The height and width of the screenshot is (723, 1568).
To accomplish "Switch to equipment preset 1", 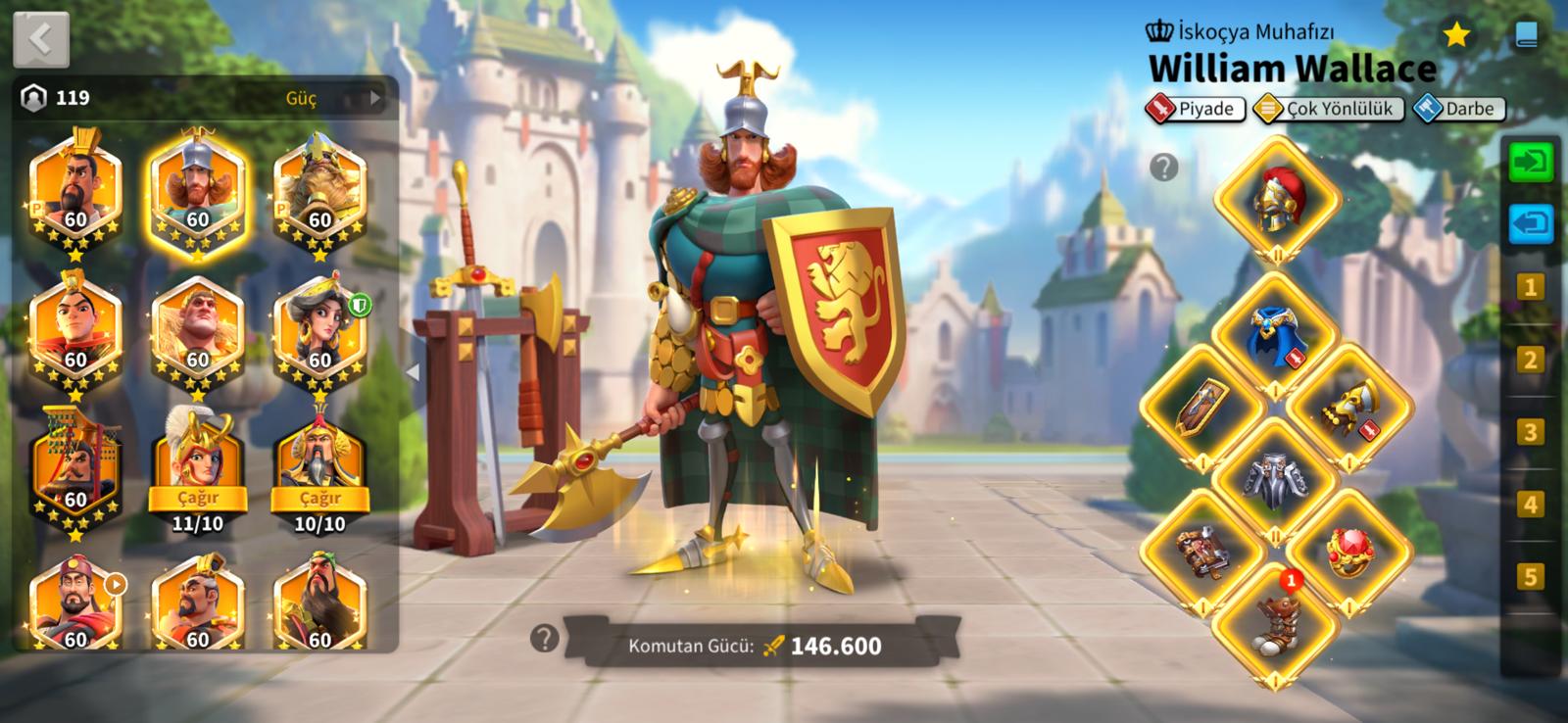I will coord(1530,287).
